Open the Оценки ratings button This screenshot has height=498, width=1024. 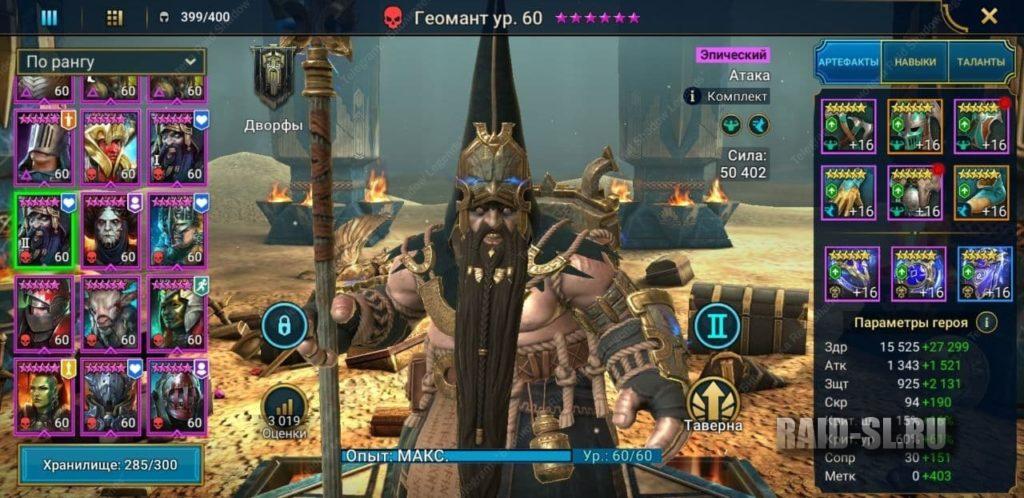tap(285, 412)
